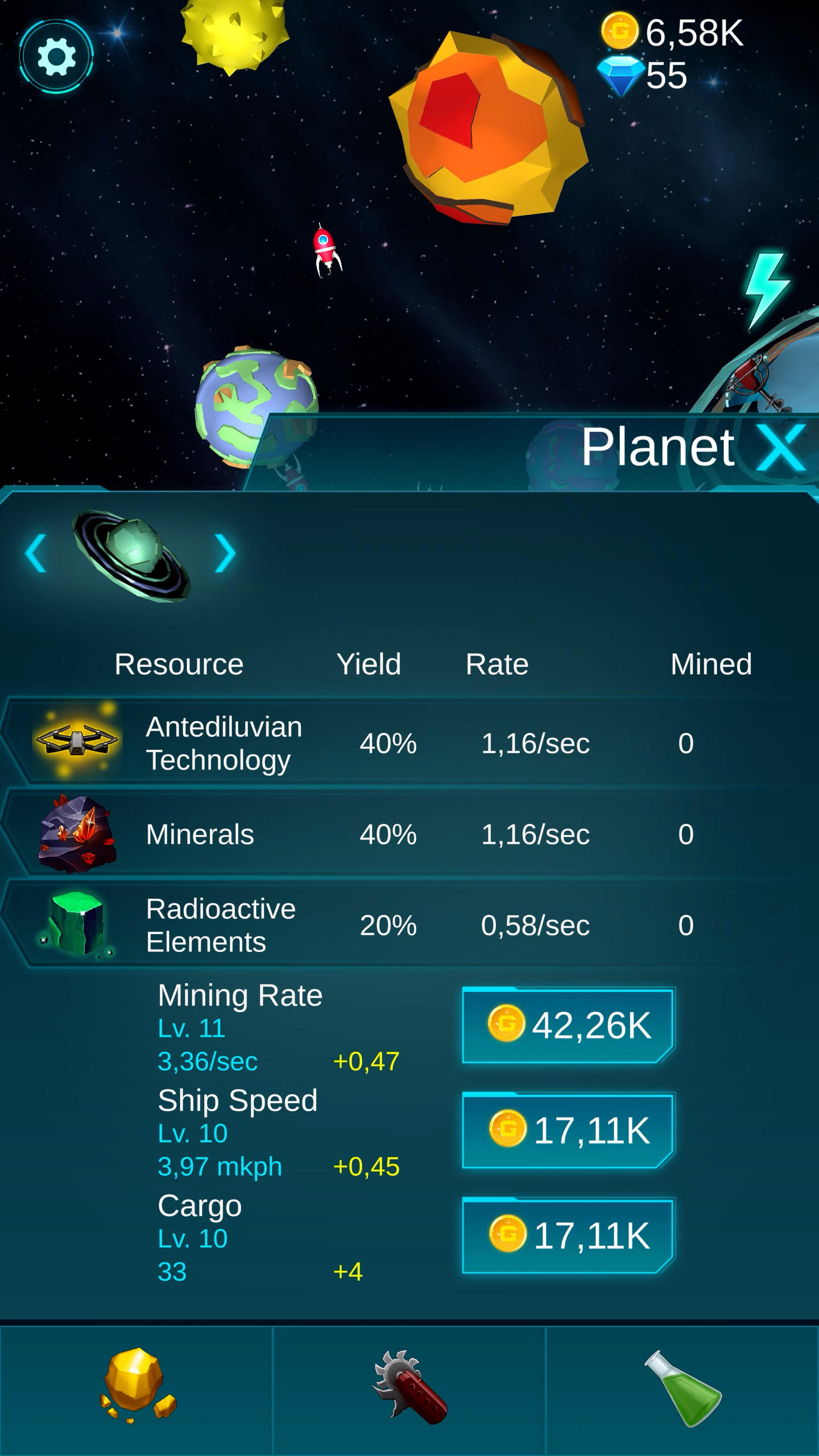Open the settings gear menu

[56, 56]
